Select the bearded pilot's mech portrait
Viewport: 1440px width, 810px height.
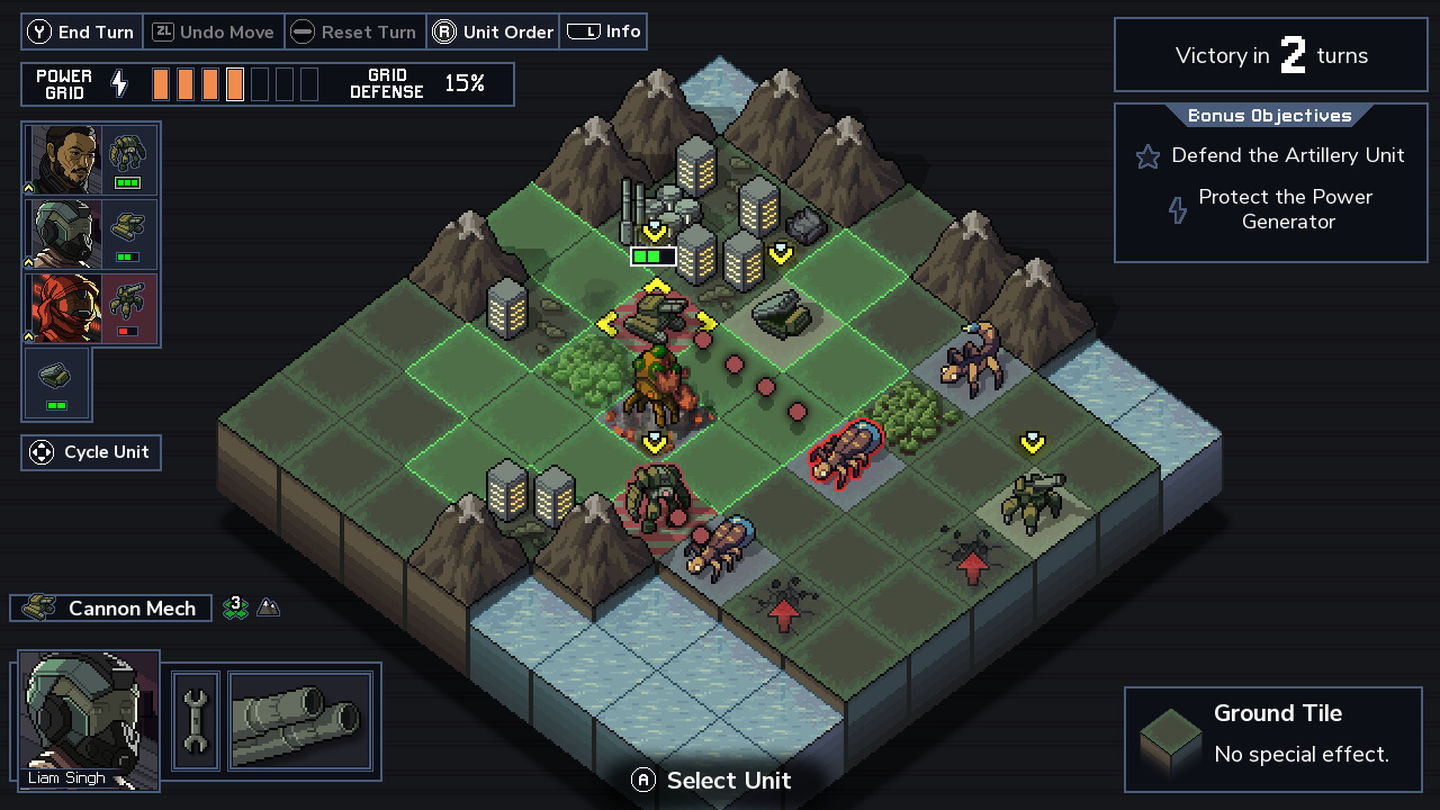[91, 159]
